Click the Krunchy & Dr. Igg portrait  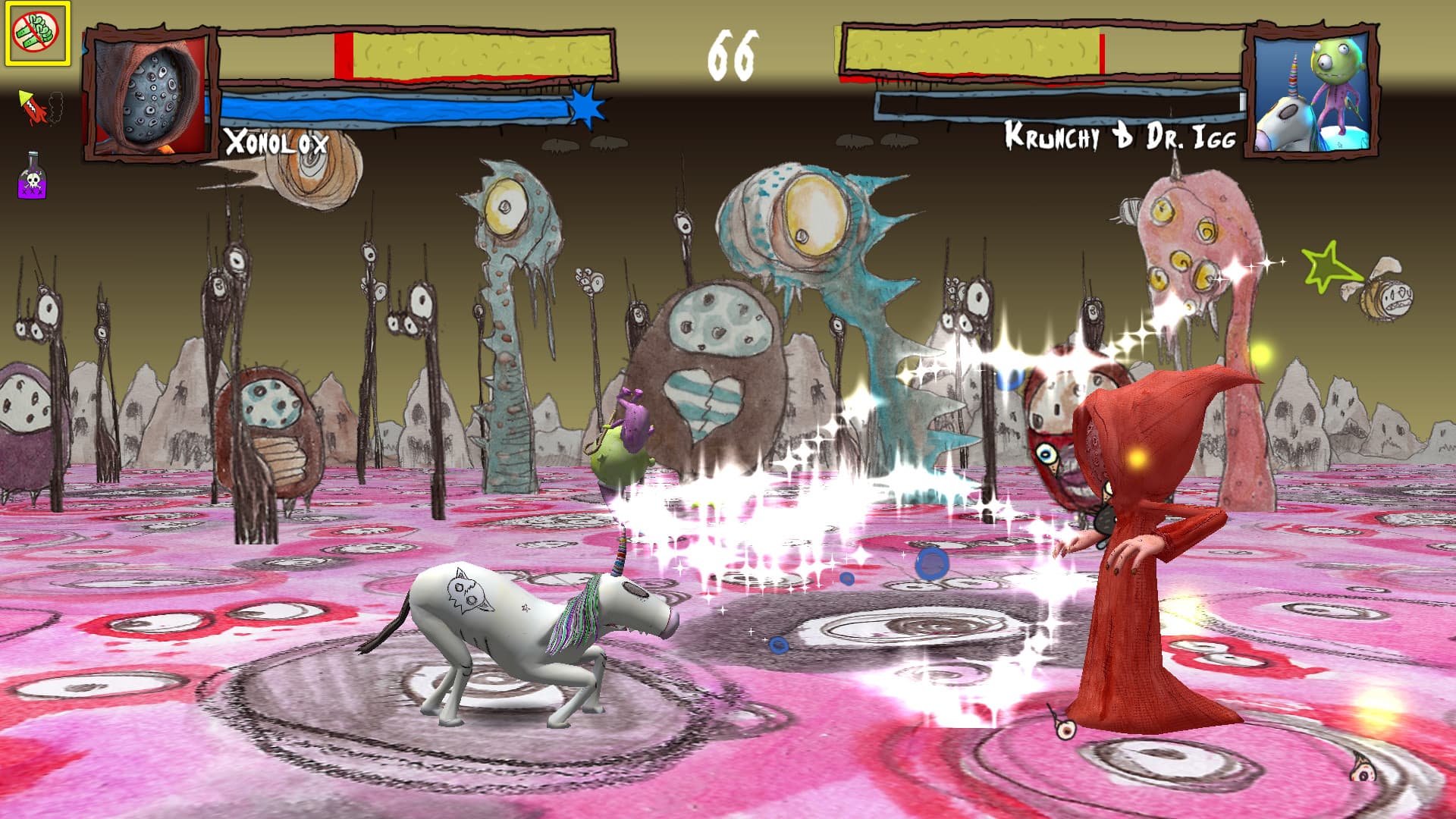[1313, 90]
